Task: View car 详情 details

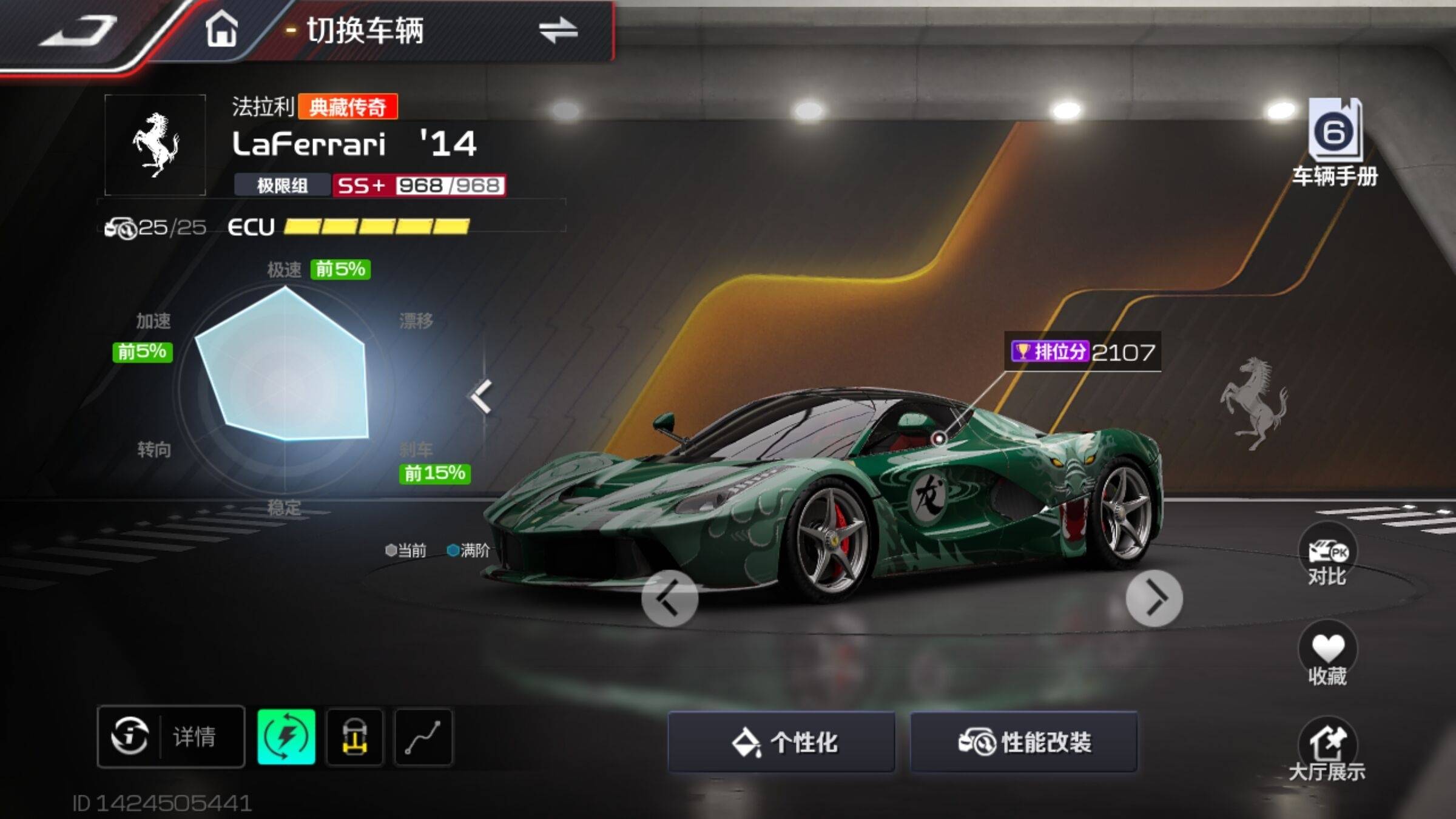Action: tap(171, 736)
